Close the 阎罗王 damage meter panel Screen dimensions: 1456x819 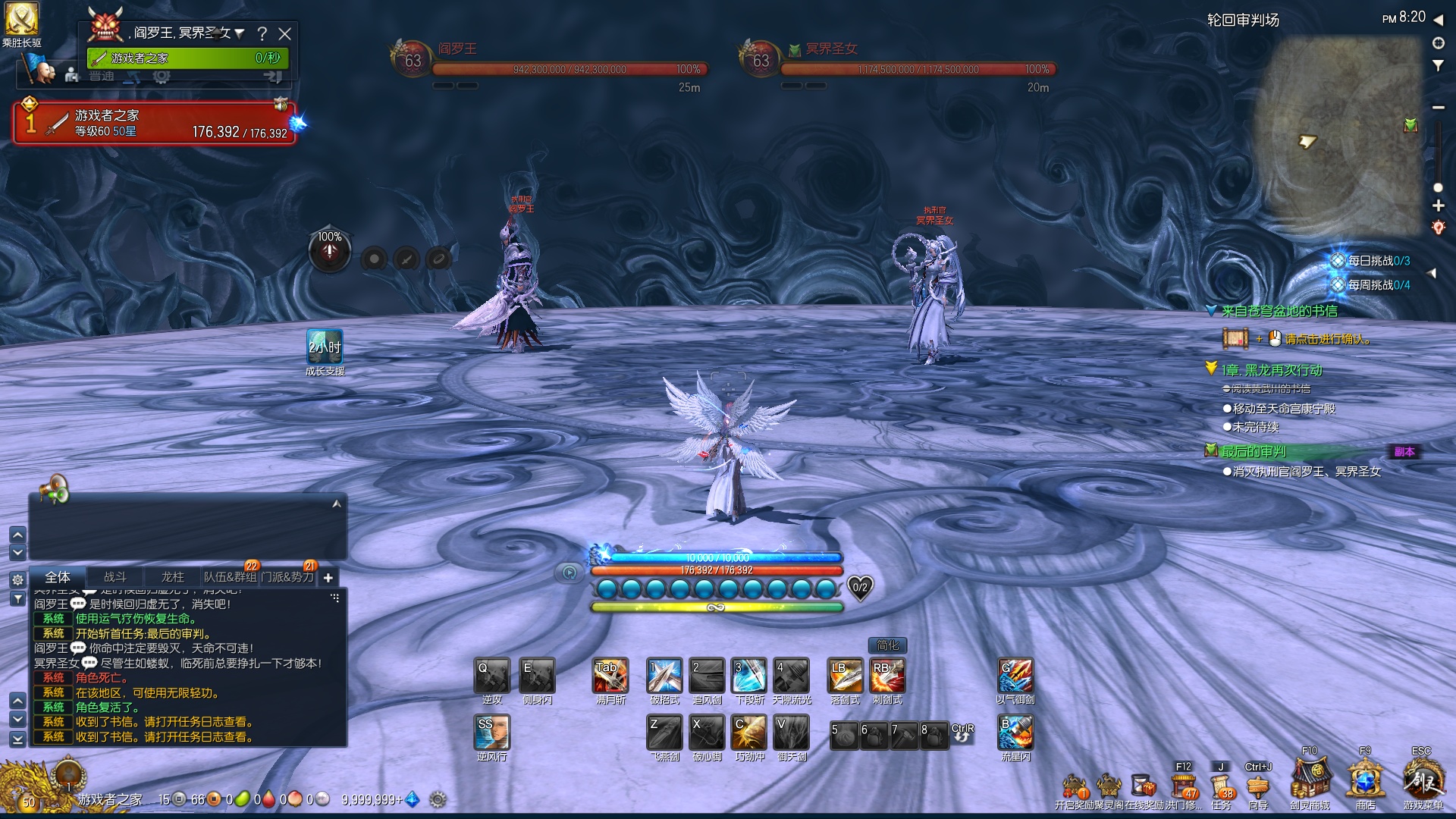click(x=285, y=33)
